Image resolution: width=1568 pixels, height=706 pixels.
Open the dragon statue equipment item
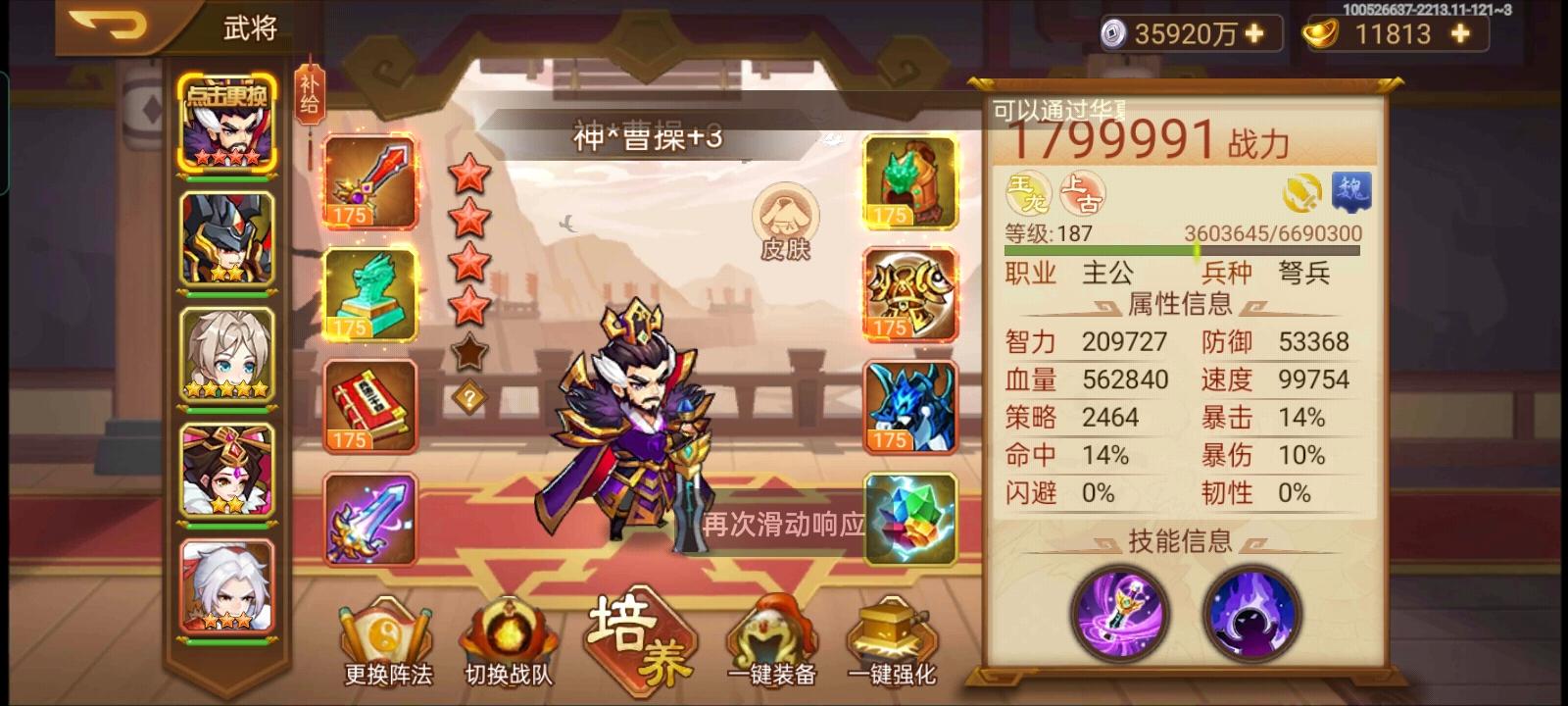369,293
